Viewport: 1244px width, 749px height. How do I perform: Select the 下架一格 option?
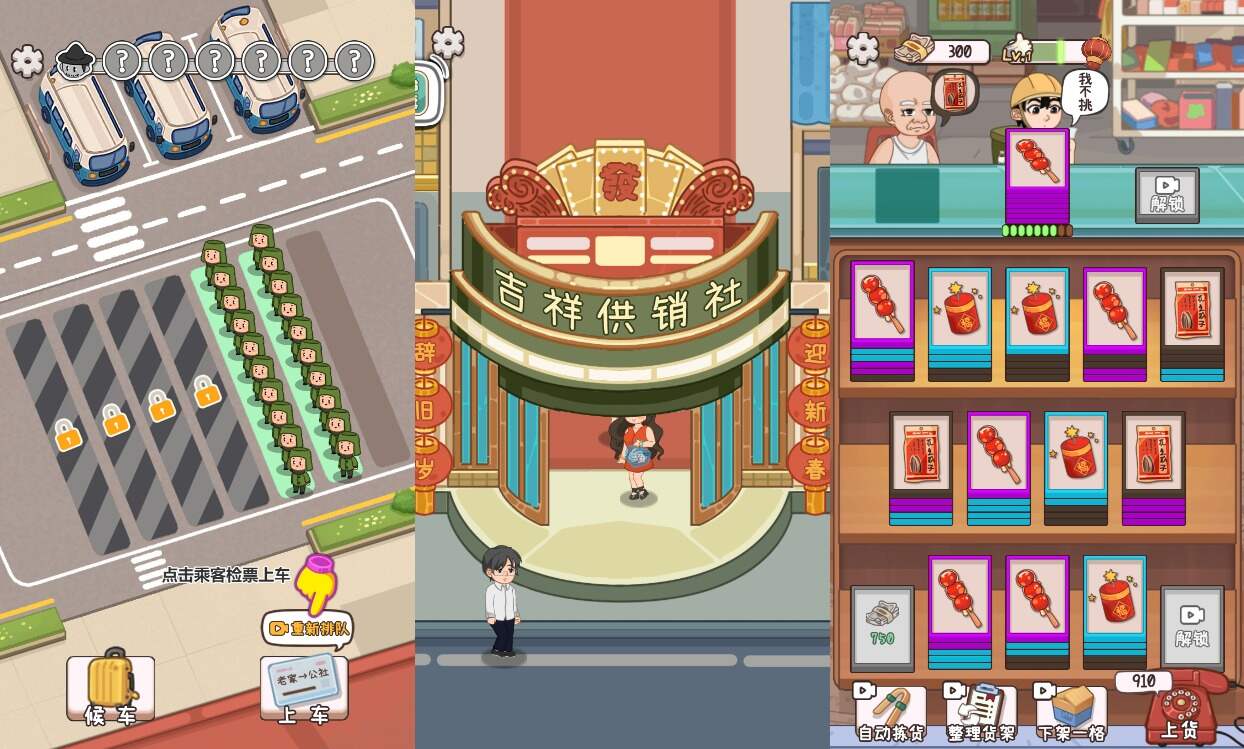click(1070, 711)
